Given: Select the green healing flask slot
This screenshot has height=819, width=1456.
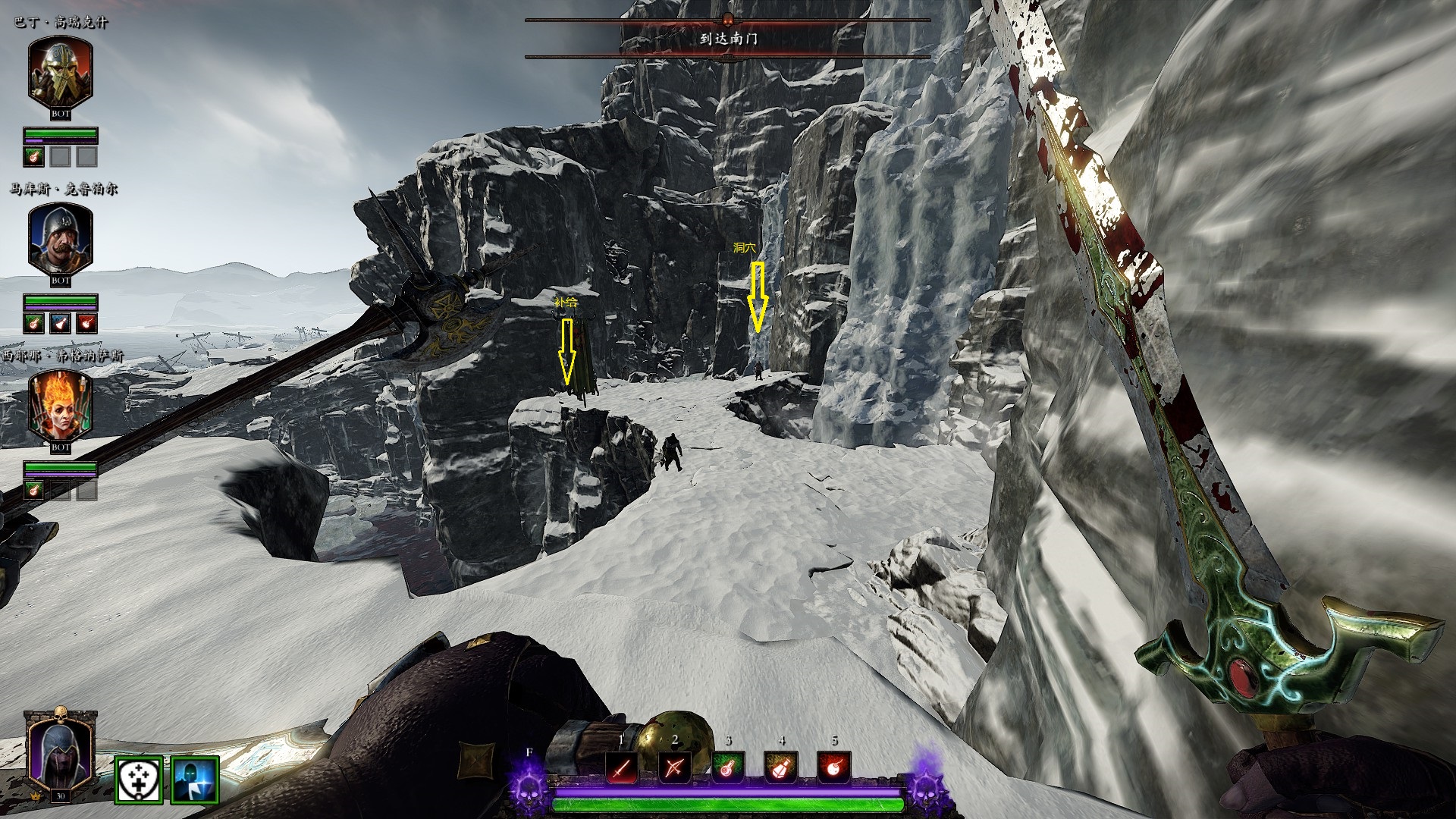Looking at the screenshot, I should [x=728, y=768].
